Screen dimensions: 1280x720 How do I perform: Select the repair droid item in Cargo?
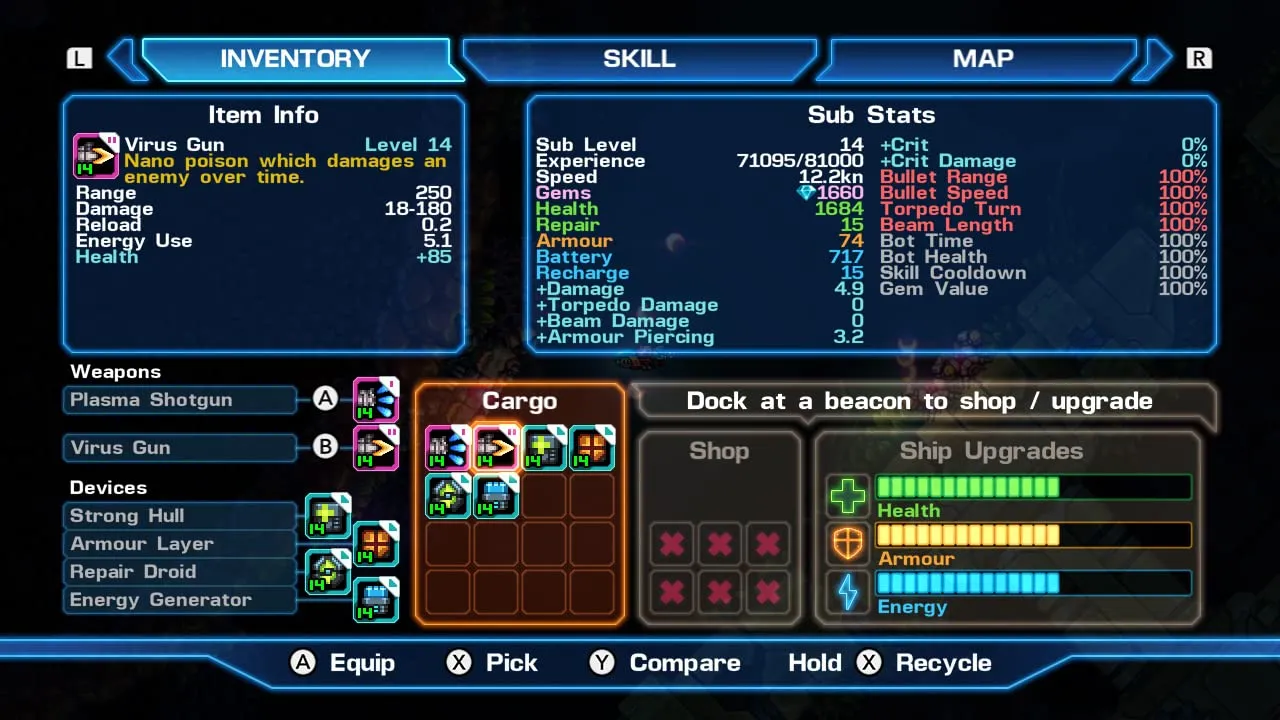tap(447, 496)
